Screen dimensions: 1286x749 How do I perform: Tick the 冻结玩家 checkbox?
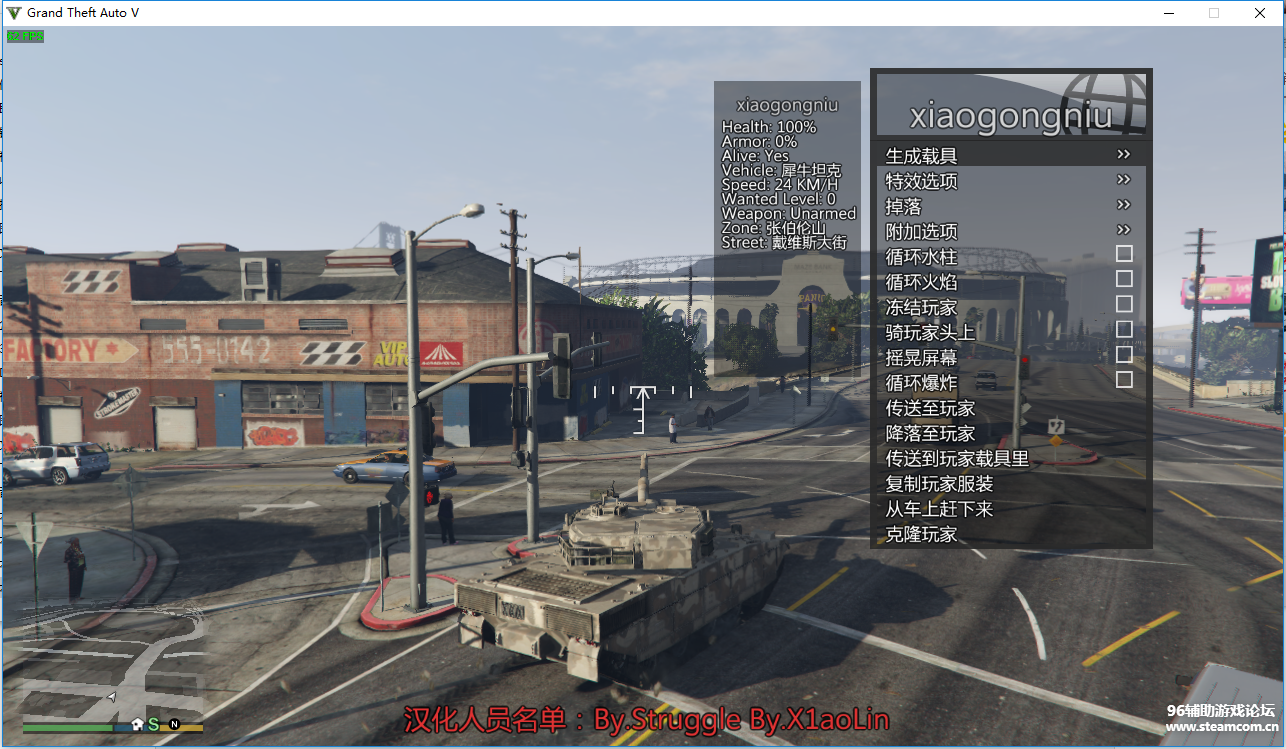coord(1124,304)
